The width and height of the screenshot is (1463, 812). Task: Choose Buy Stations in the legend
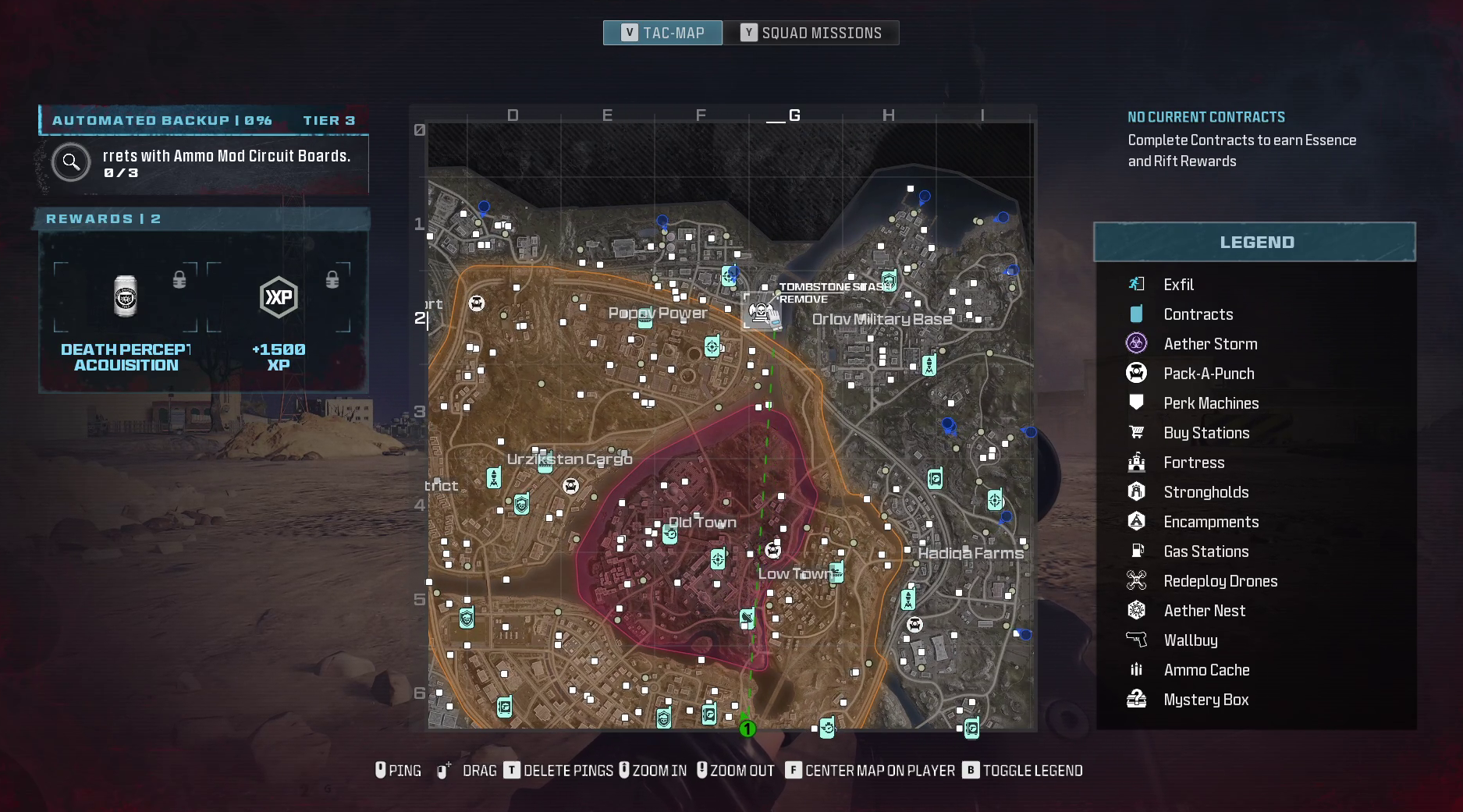(x=1206, y=433)
